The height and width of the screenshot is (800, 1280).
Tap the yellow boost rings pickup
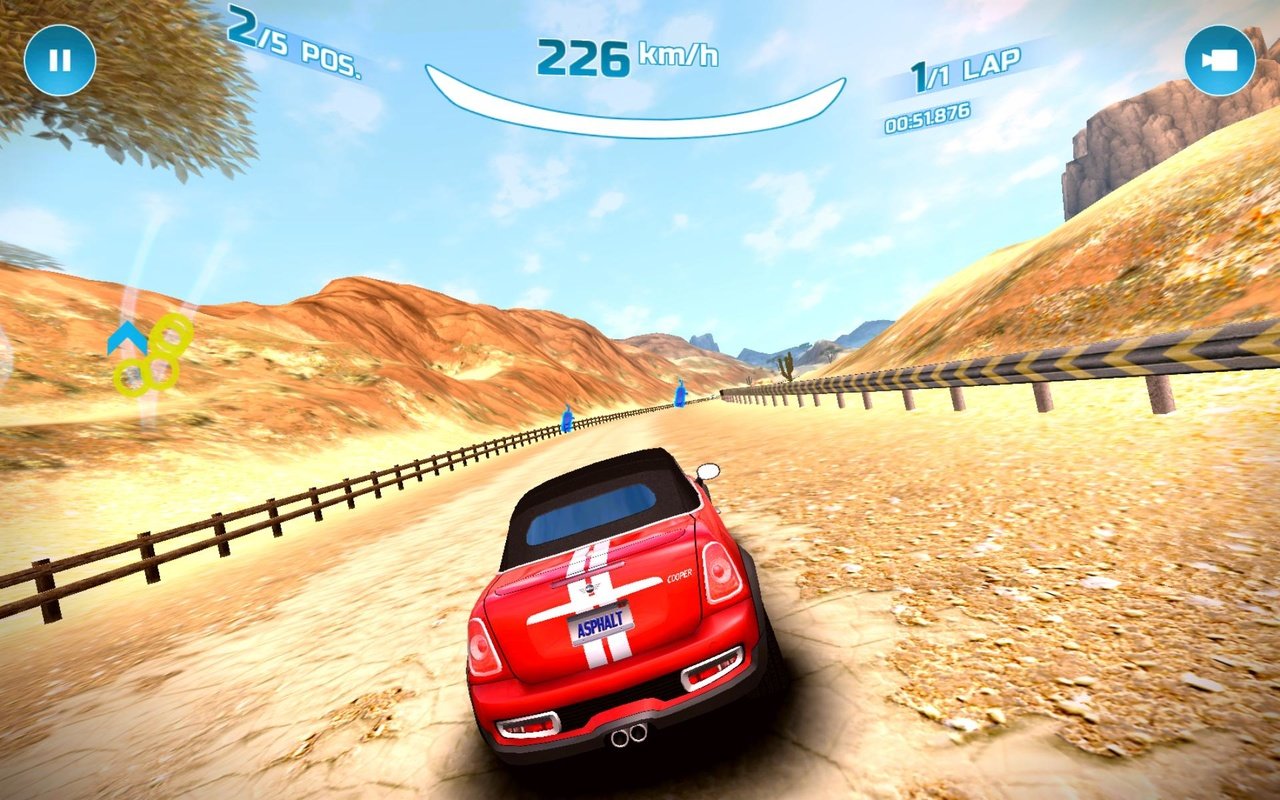pyautogui.click(x=148, y=357)
